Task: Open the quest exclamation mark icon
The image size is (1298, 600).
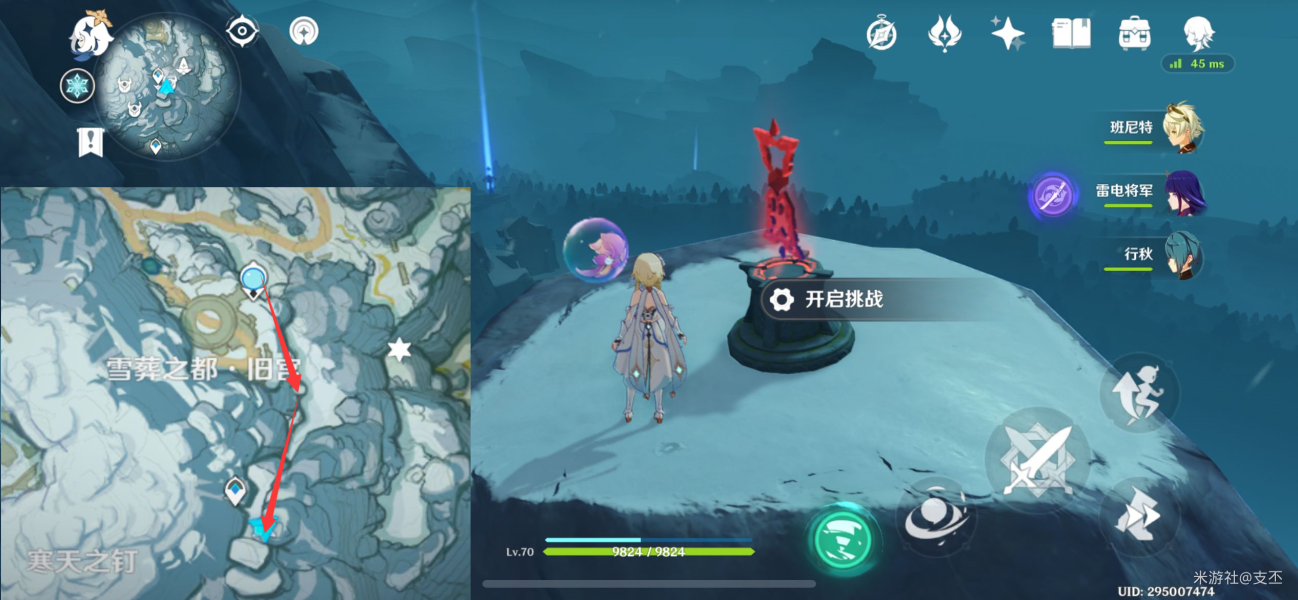Action: pyautogui.click(x=90, y=141)
